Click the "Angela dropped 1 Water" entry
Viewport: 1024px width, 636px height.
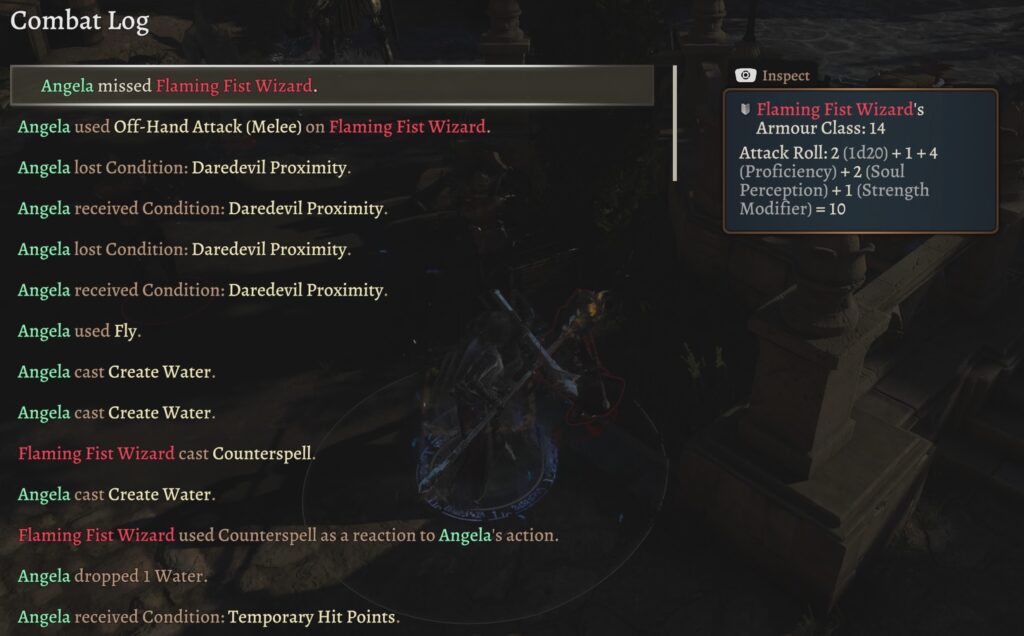coord(114,577)
